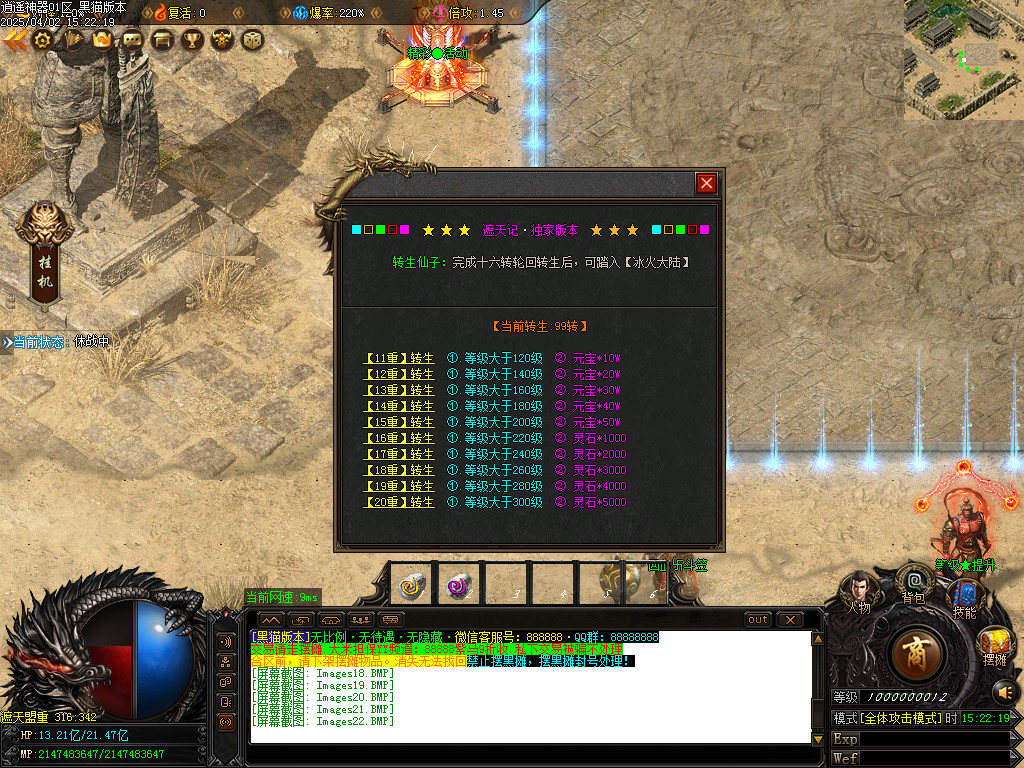Screen dimensions: 1024x768
Task: Open the trophy rankings icon
Action: pyautogui.click(x=192, y=40)
